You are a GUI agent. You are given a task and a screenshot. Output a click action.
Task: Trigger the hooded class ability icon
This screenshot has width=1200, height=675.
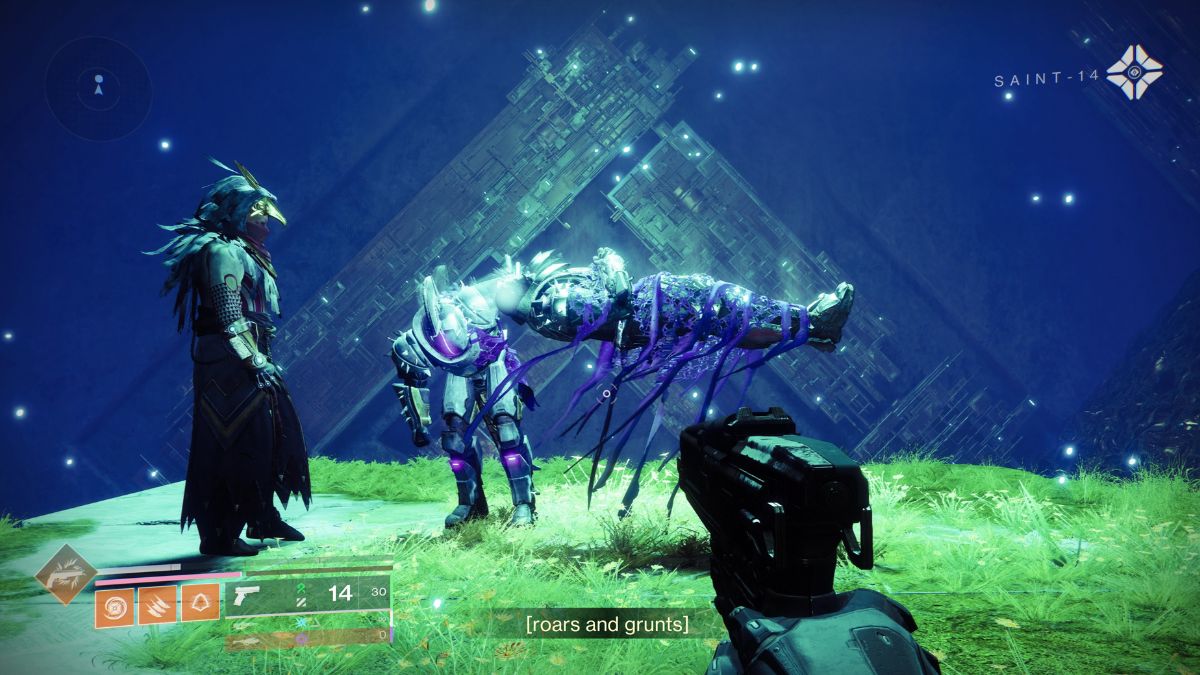200,606
